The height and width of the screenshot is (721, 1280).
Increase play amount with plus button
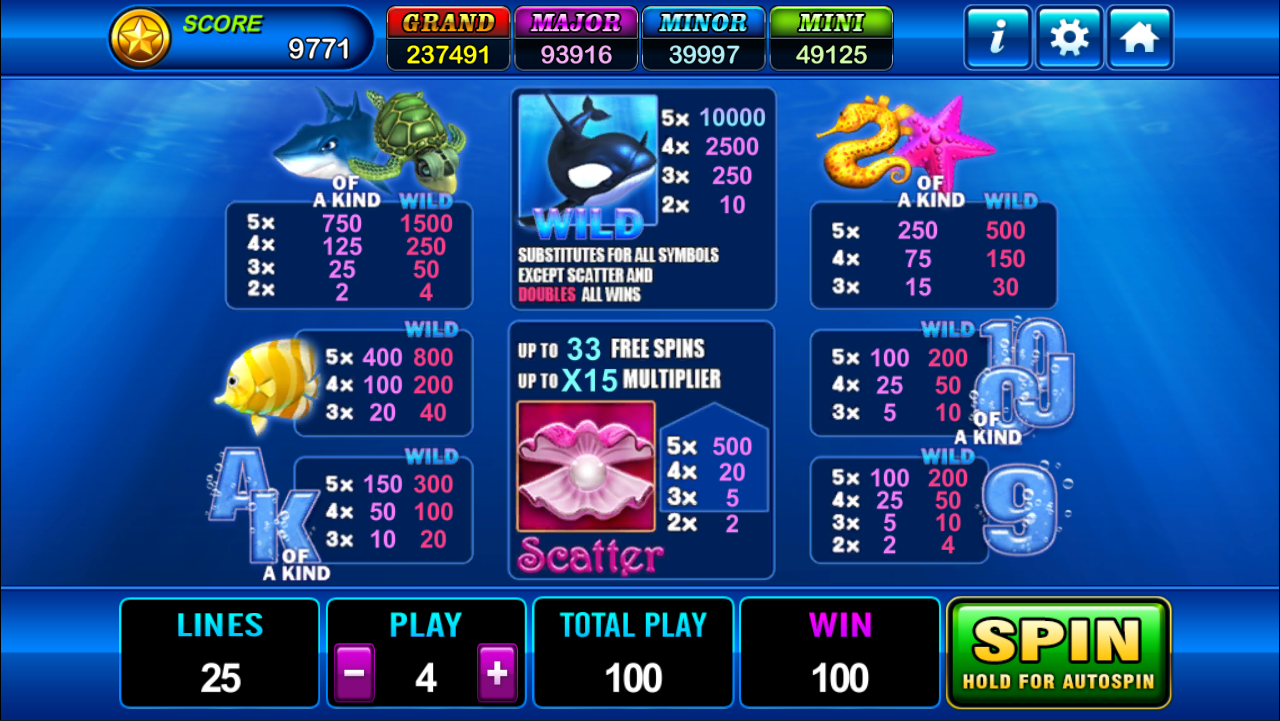(x=497, y=675)
